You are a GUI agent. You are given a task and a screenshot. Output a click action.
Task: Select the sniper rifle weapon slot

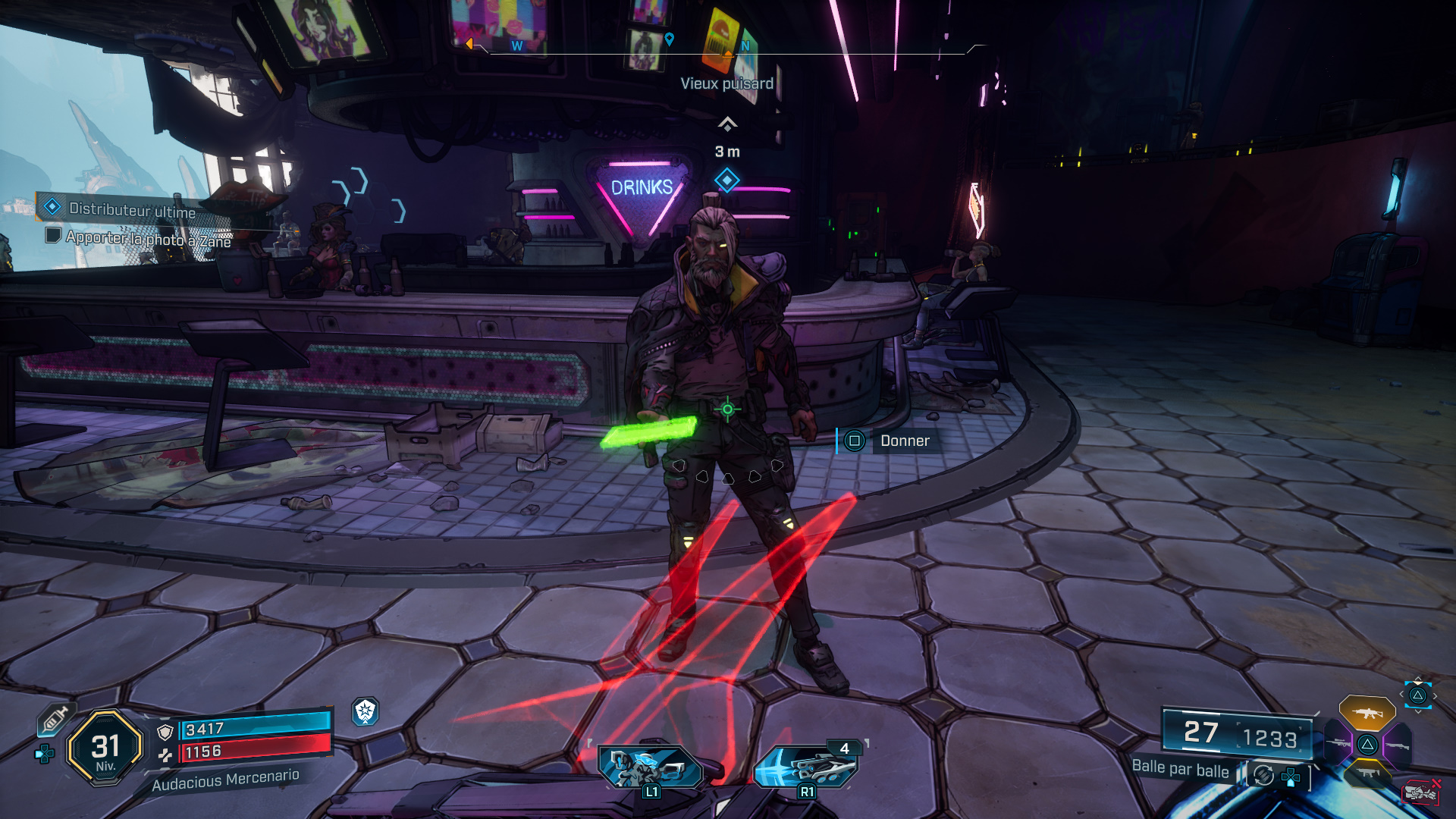pyautogui.click(x=1338, y=743)
